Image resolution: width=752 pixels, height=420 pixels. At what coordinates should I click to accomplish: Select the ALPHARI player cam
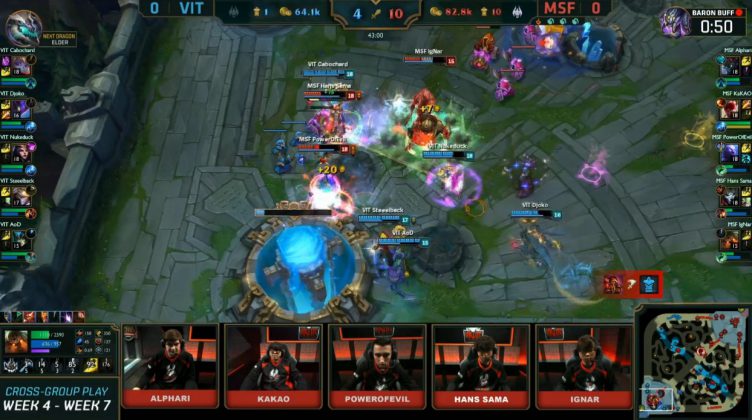[168, 359]
